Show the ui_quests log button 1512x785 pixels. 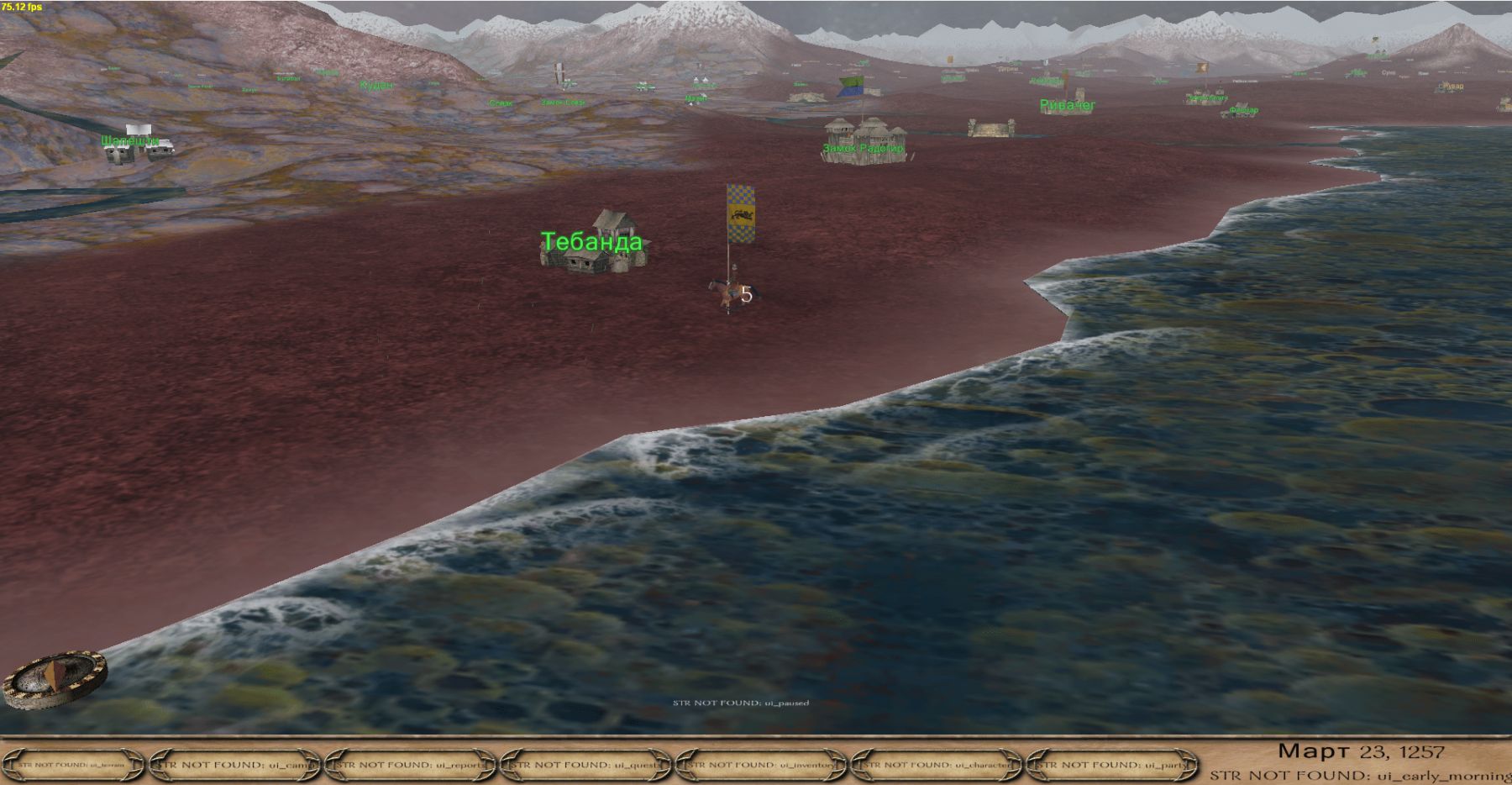coord(587,765)
